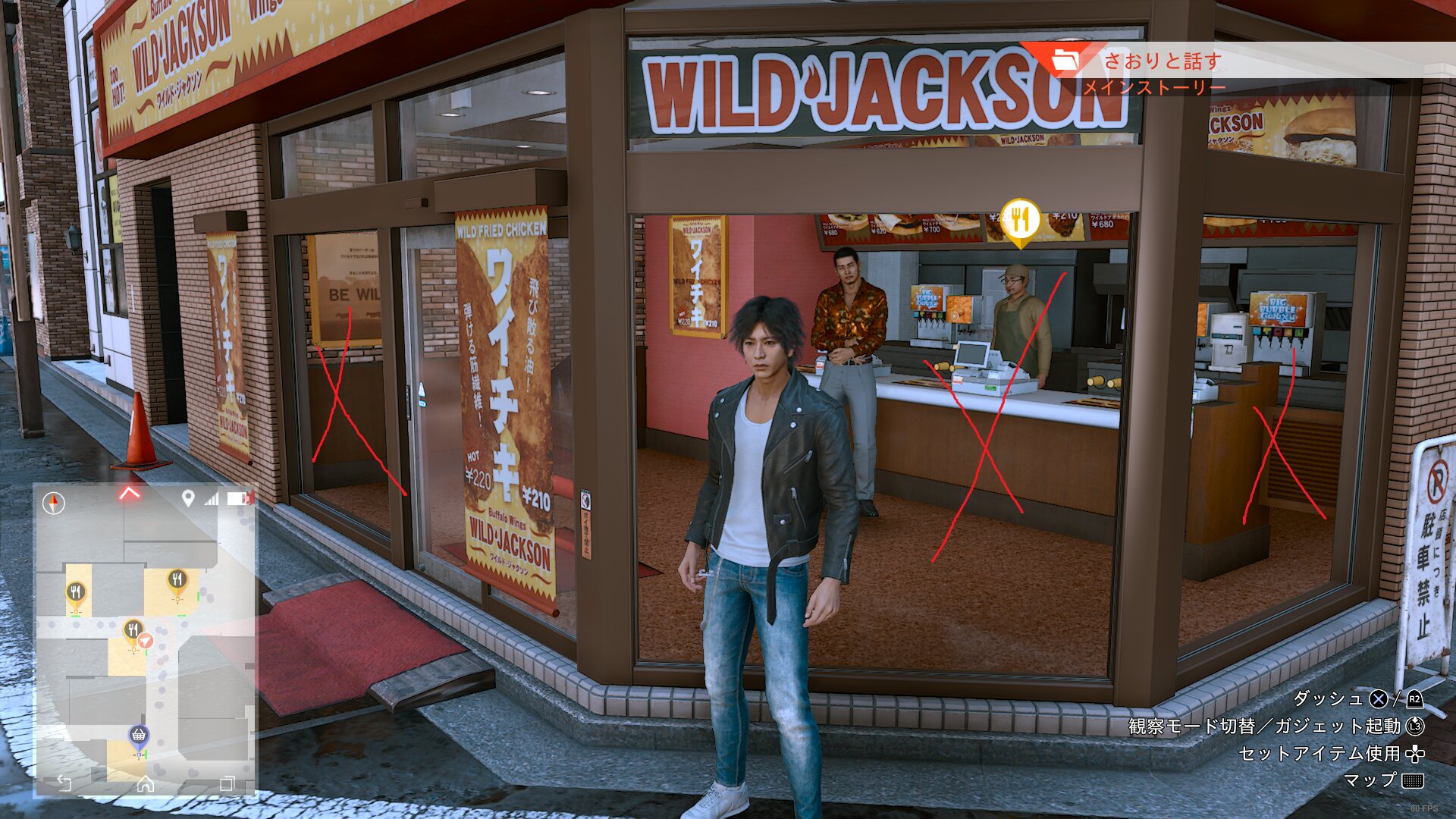Click the red chevron atop the minimap
Viewport: 1456px width, 819px height.
point(130,494)
